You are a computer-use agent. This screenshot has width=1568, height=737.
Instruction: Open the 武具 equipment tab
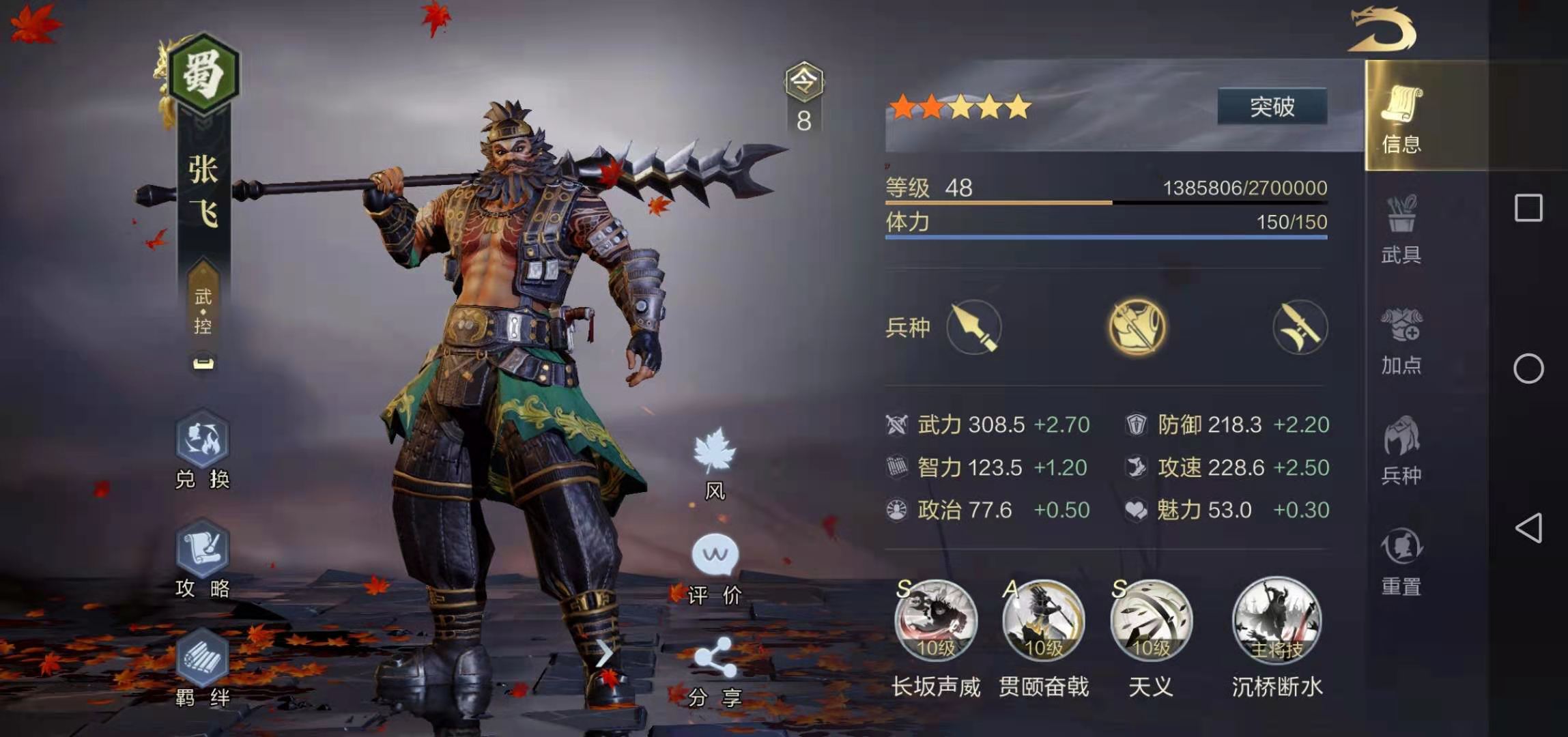click(x=1401, y=229)
